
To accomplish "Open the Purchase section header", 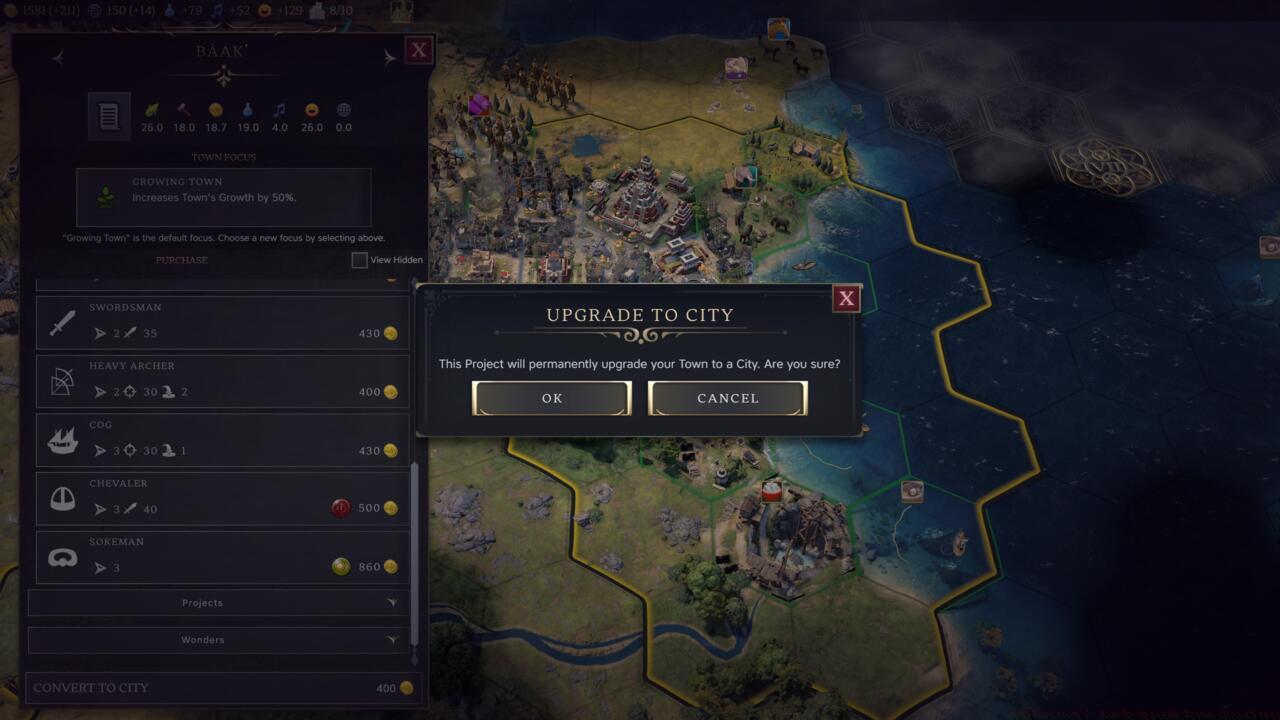I will point(180,260).
